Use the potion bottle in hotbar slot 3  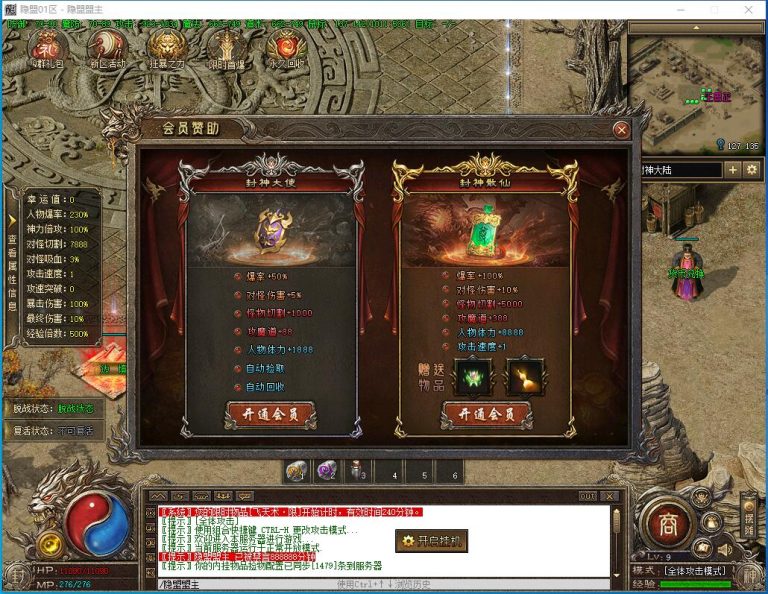point(358,471)
